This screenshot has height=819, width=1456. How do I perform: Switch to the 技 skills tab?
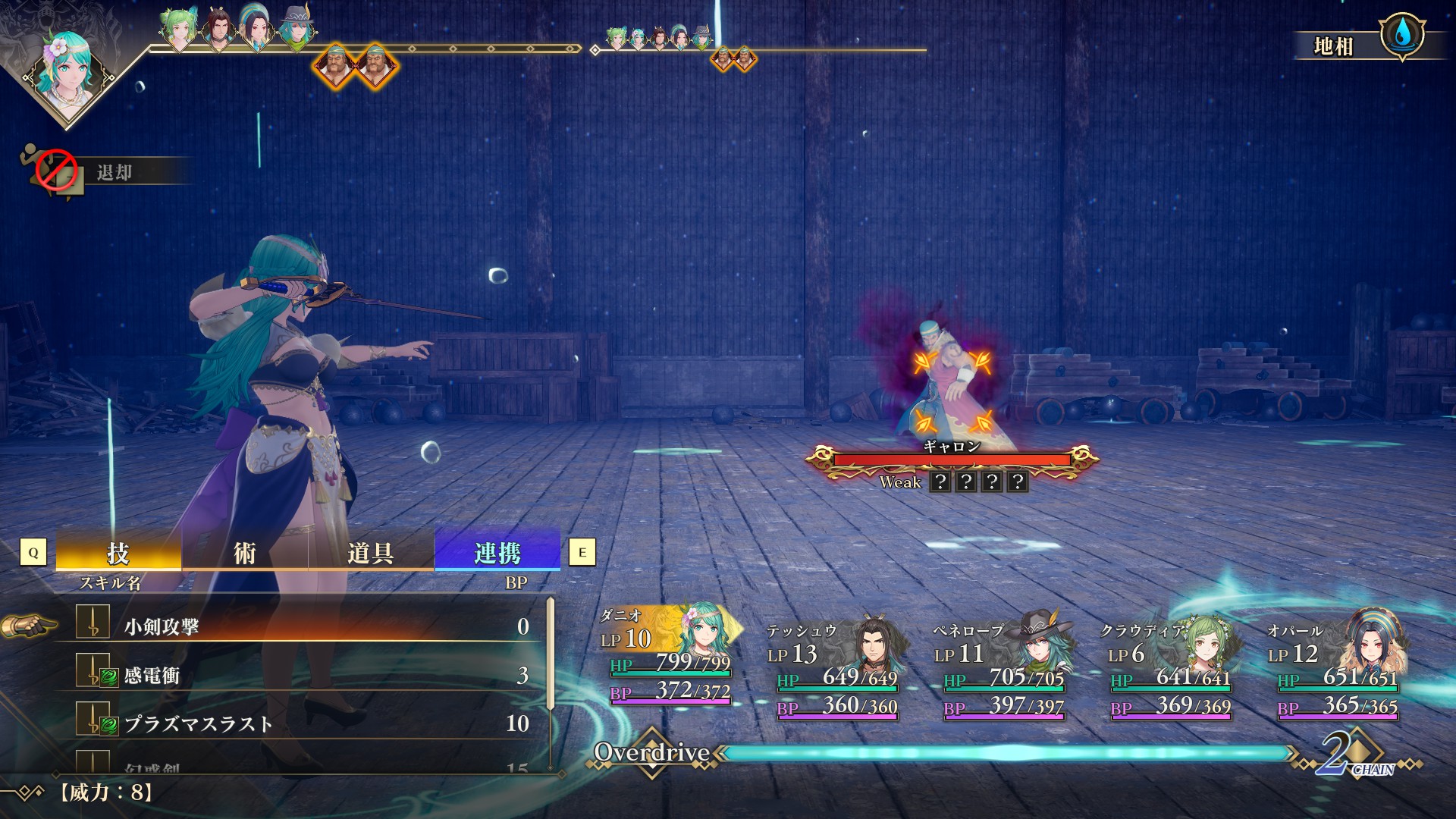pyautogui.click(x=118, y=552)
